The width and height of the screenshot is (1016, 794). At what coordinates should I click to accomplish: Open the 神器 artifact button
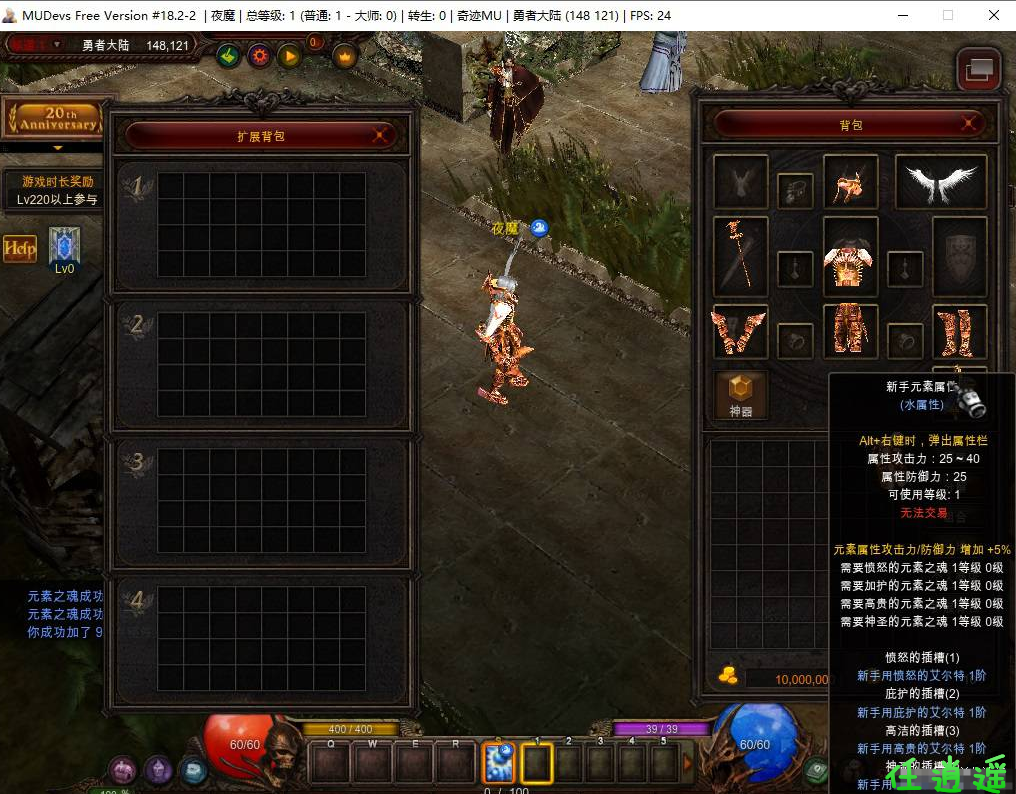(741, 395)
